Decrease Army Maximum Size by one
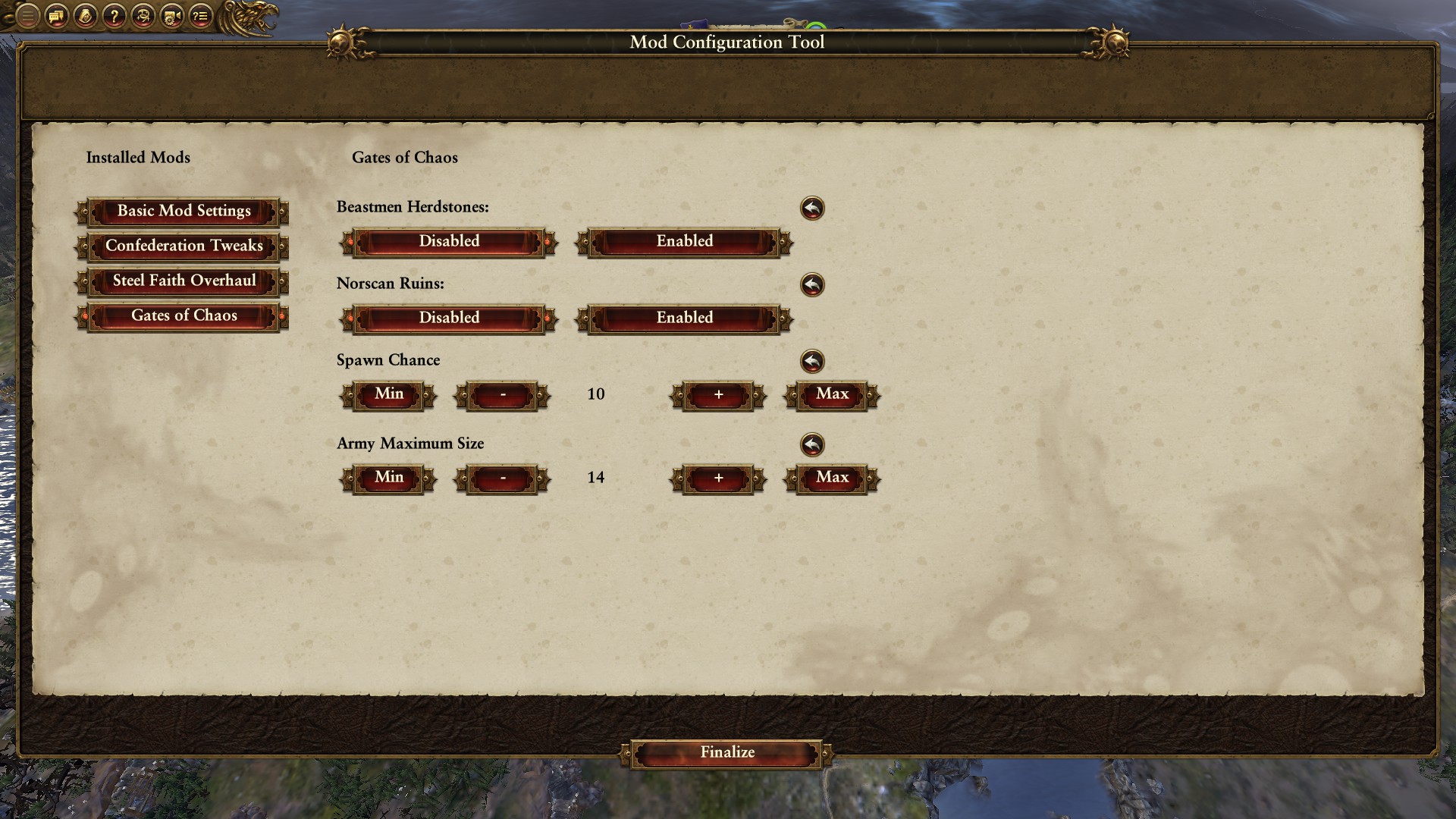This screenshot has height=819, width=1456. [x=502, y=479]
